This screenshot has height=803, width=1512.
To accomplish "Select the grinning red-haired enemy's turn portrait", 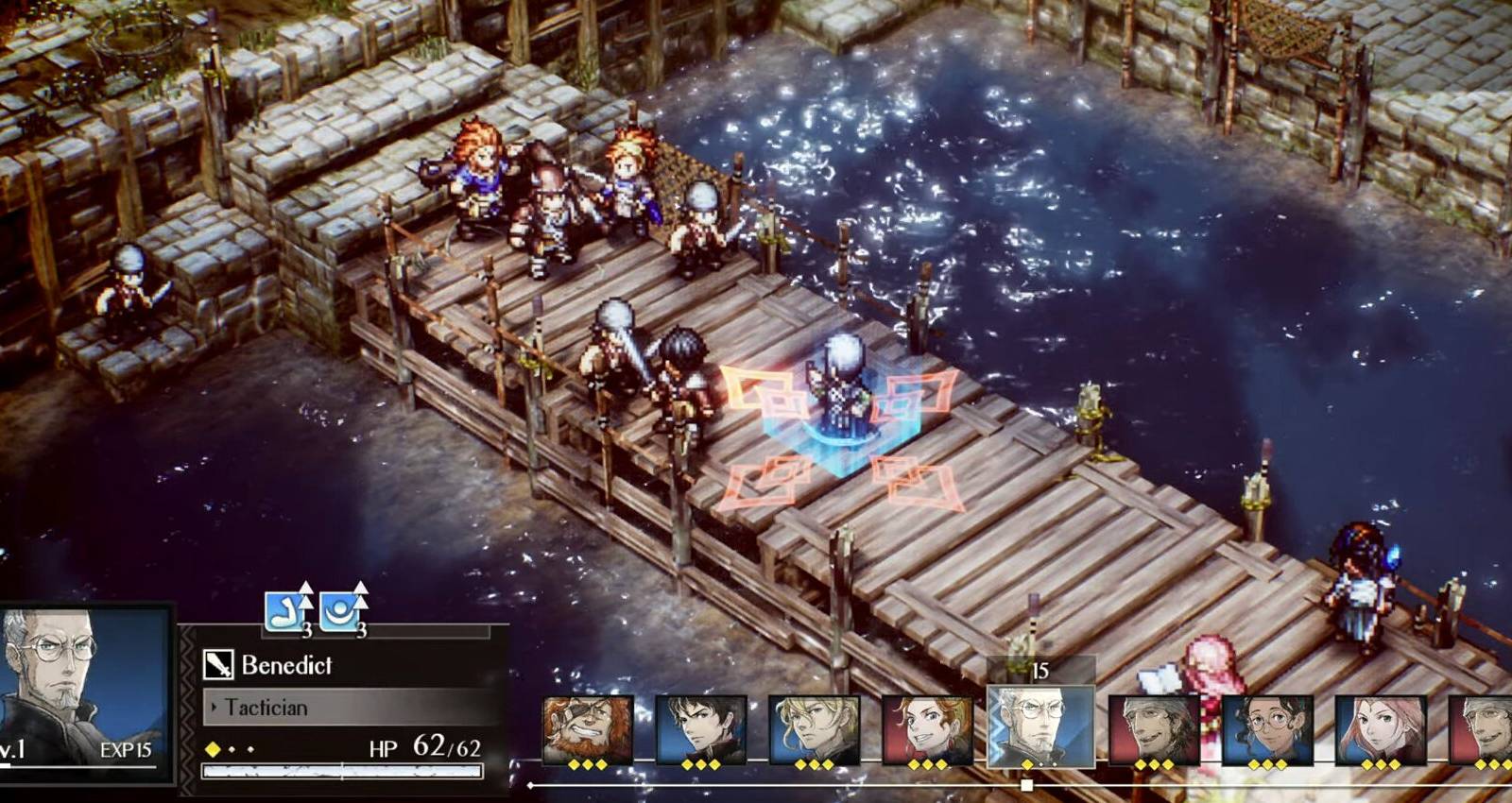I will point(927,729).
